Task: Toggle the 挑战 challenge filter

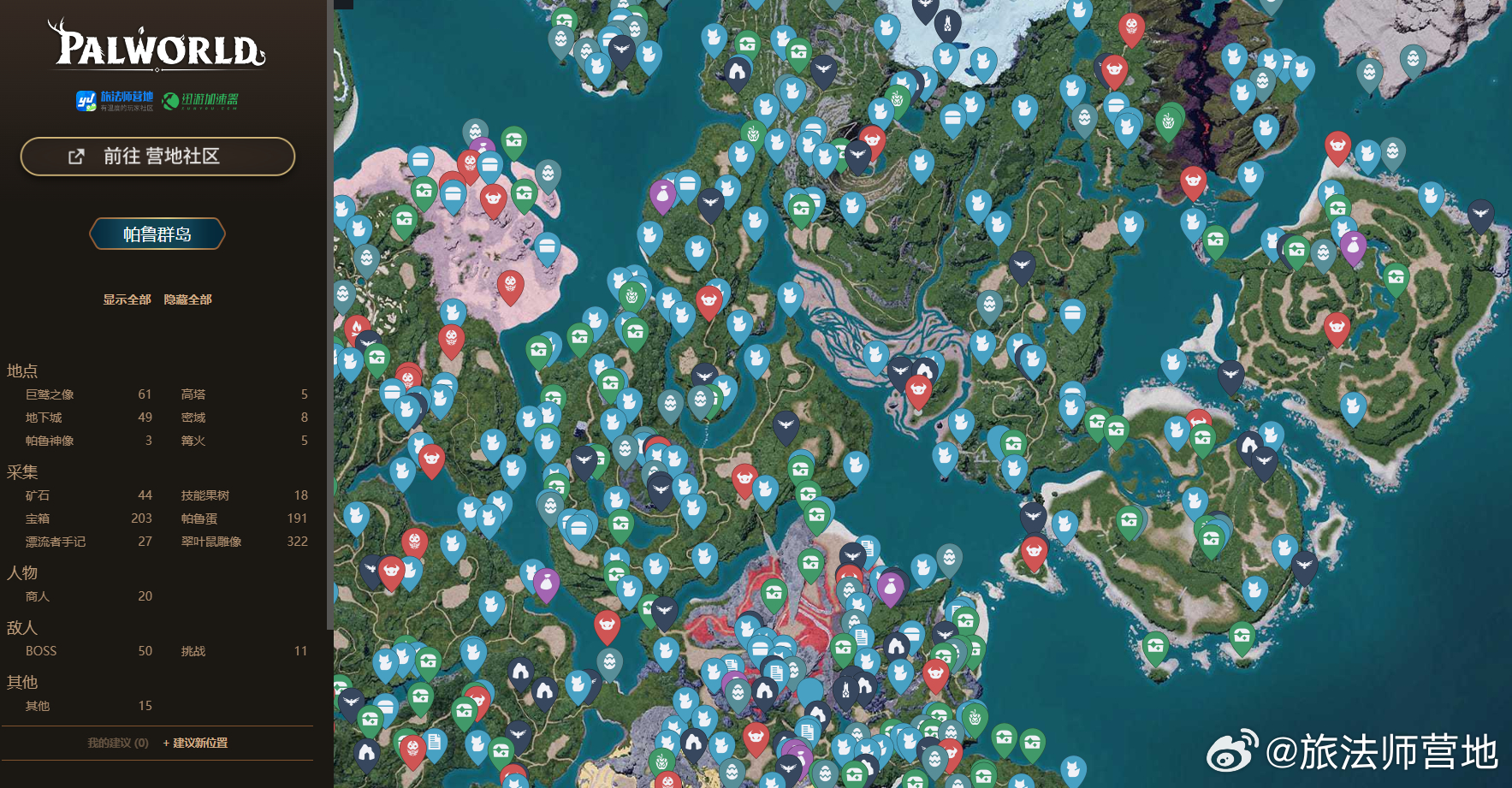Action: [x=193, y=651]
